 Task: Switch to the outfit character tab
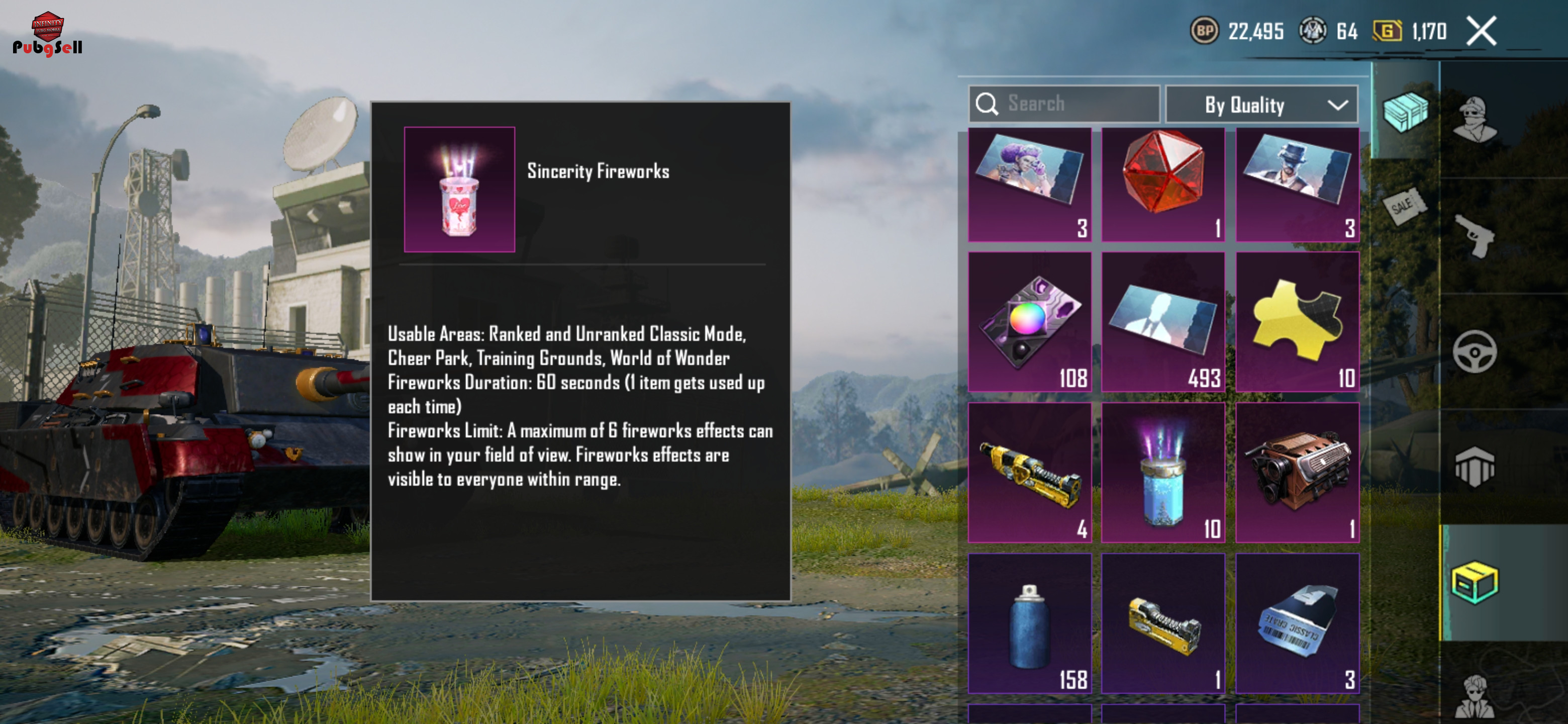[x=1474, y=119]
